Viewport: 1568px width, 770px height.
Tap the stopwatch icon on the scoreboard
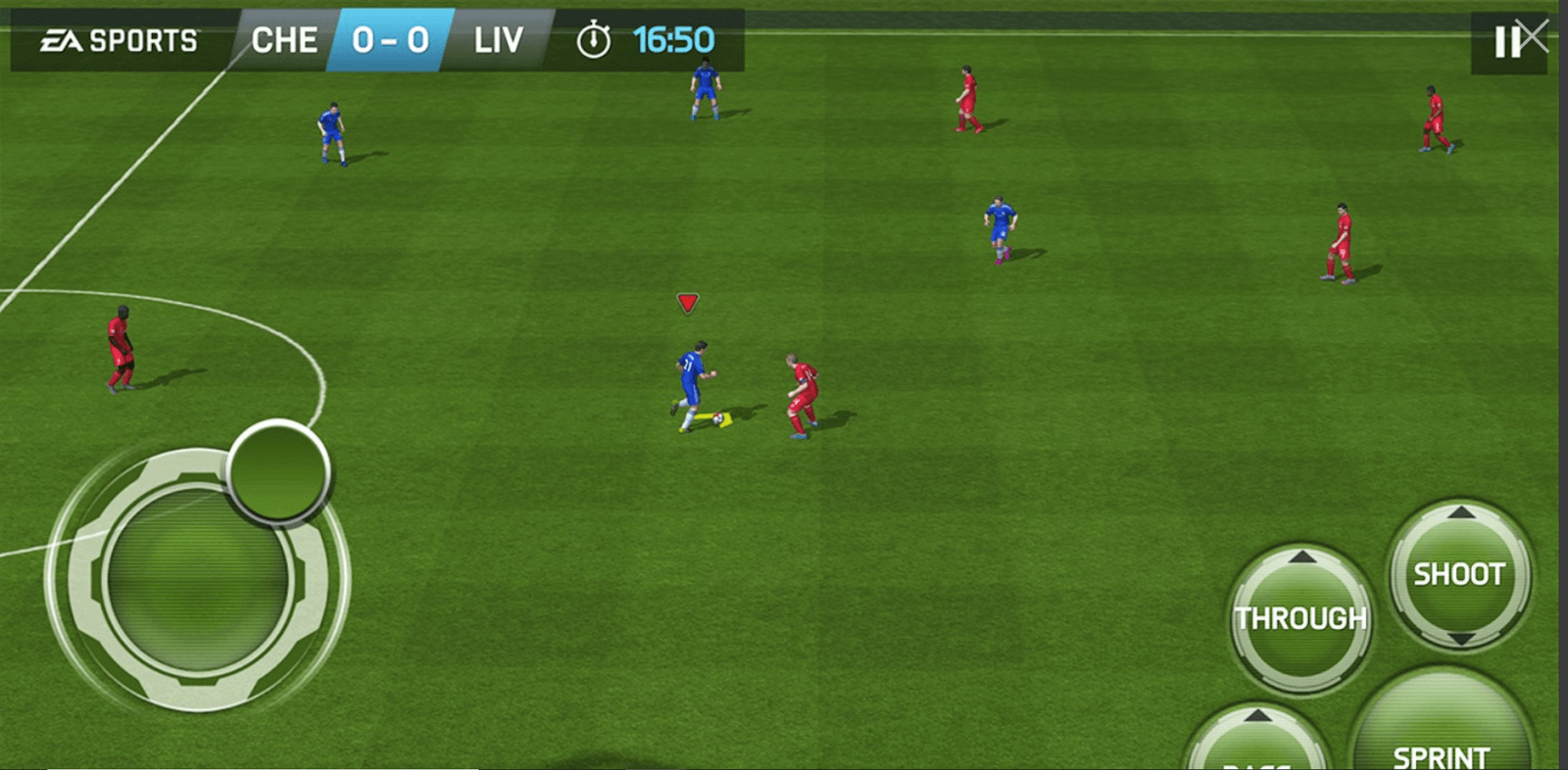point(592,38)
